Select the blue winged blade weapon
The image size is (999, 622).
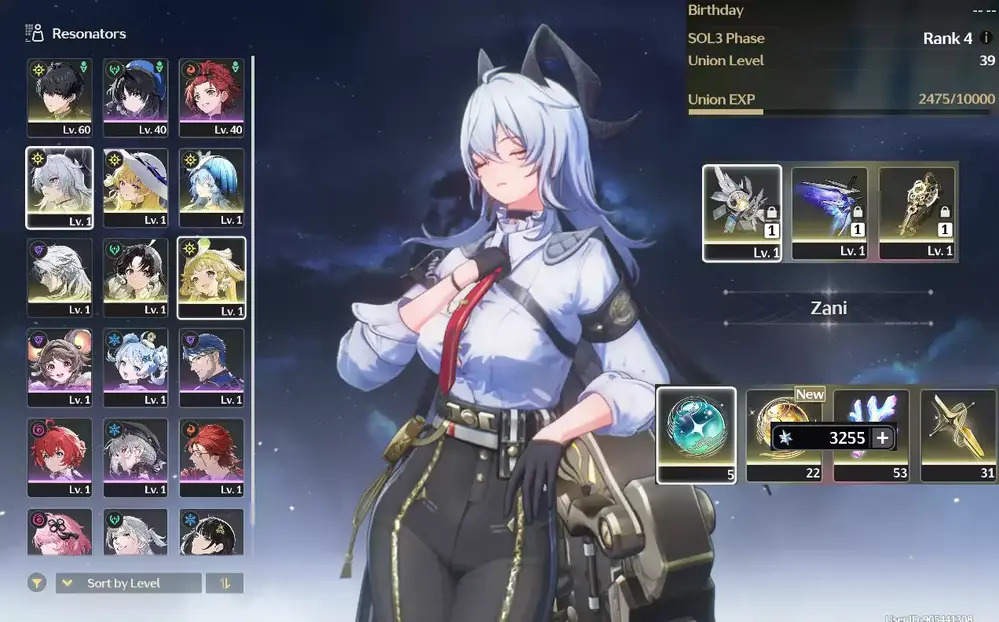click(x=829, y=212)
